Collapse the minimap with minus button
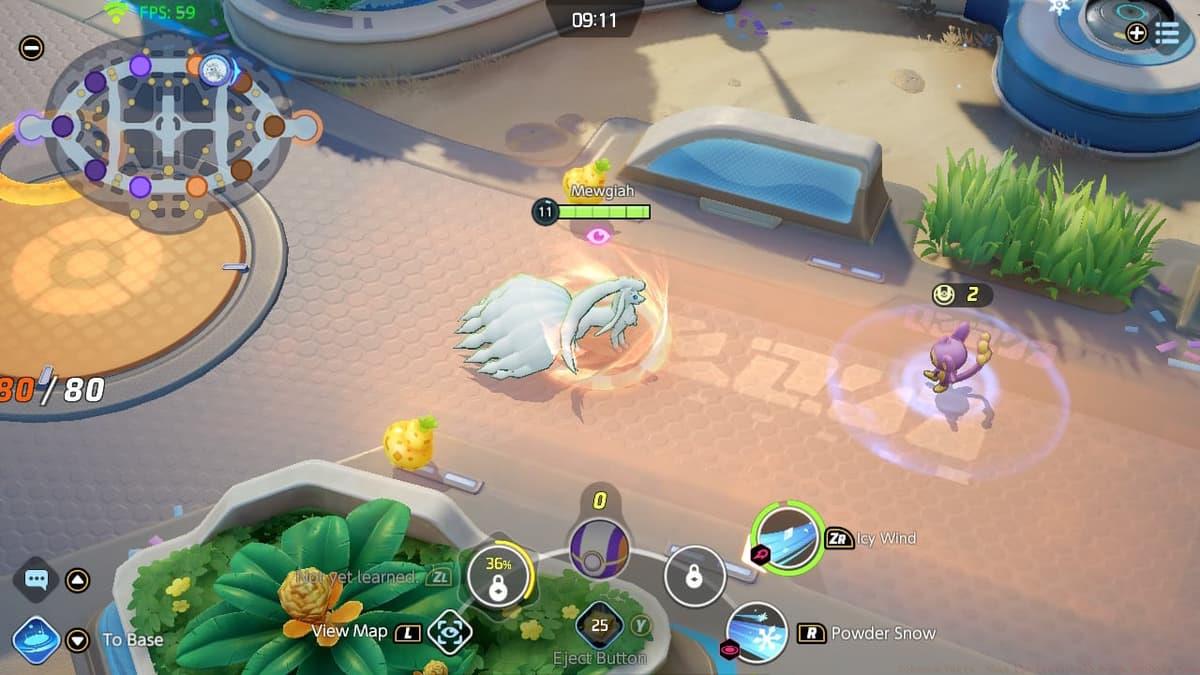The height and width of the screenshot is (675, 1200). click(31, 47)
